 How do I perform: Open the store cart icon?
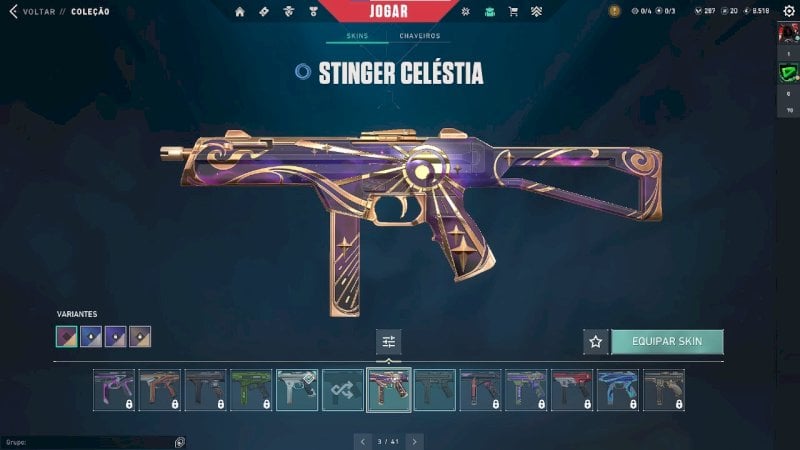513,12
